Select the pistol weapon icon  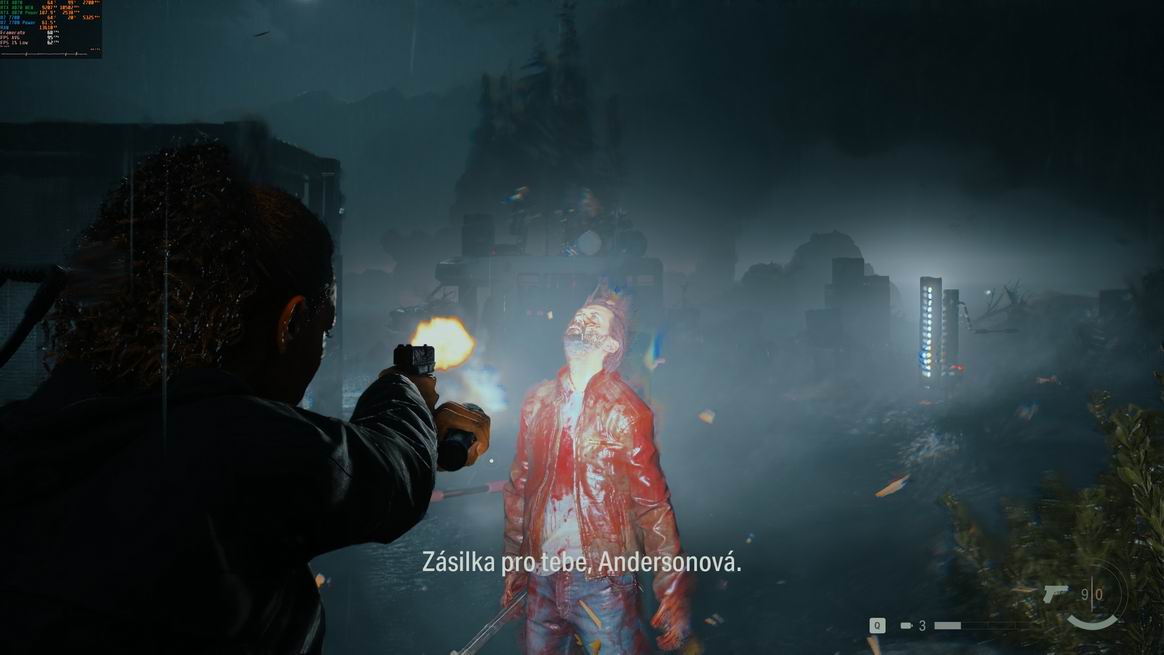(x=1055, y=594)
